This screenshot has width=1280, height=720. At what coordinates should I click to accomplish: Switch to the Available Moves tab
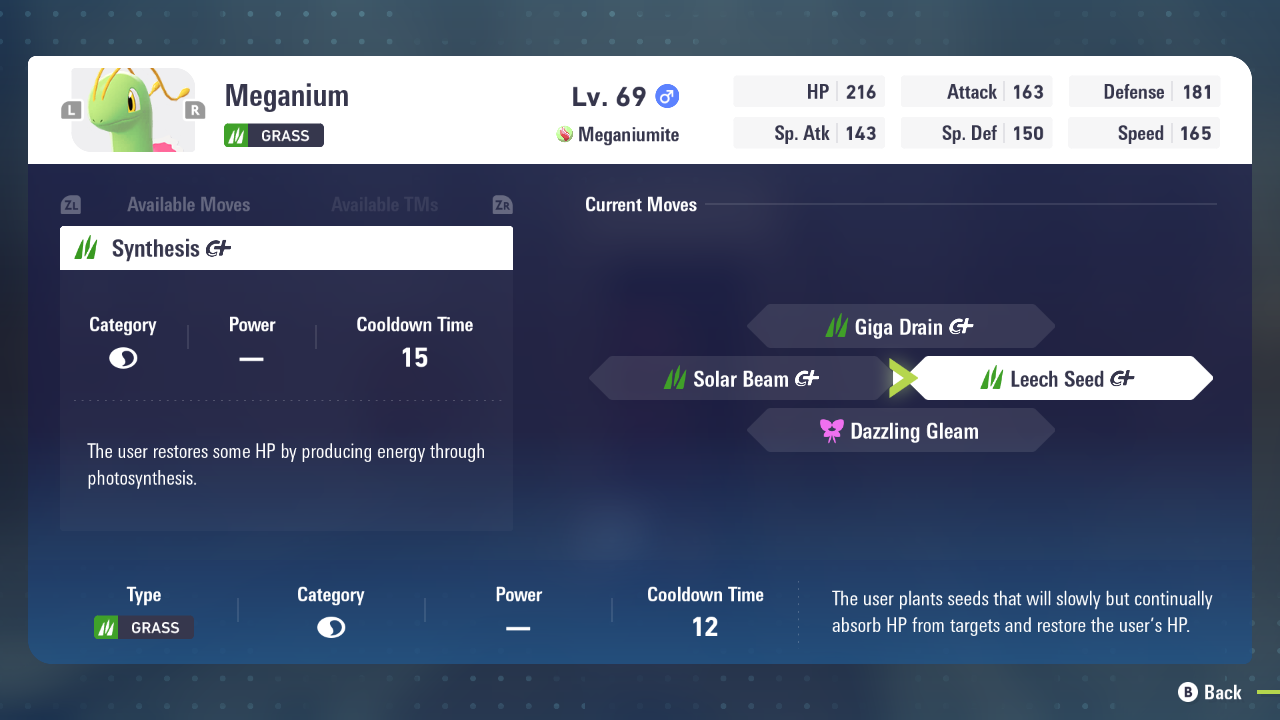pos(188,205)
